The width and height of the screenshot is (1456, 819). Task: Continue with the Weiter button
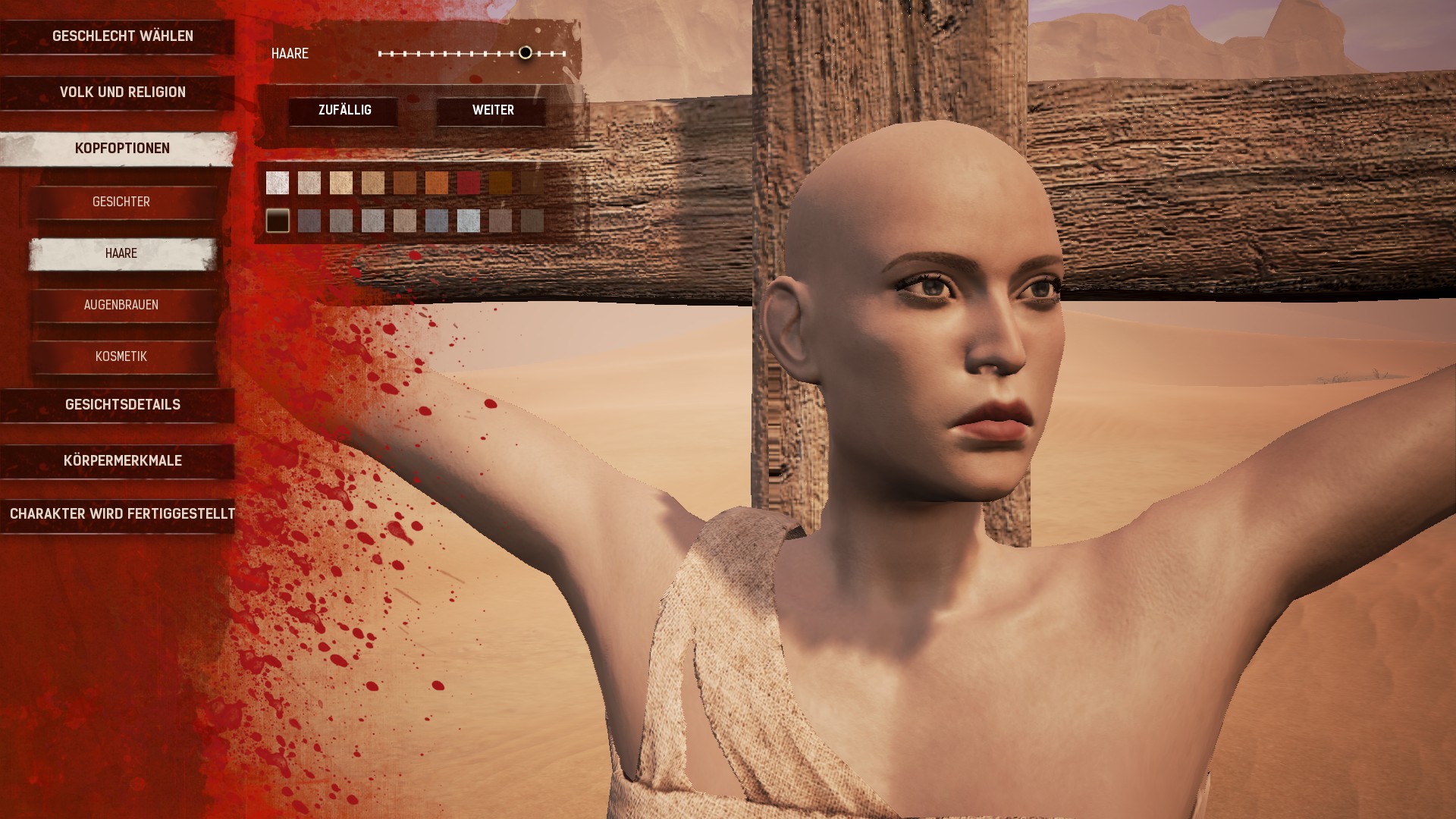493,111
